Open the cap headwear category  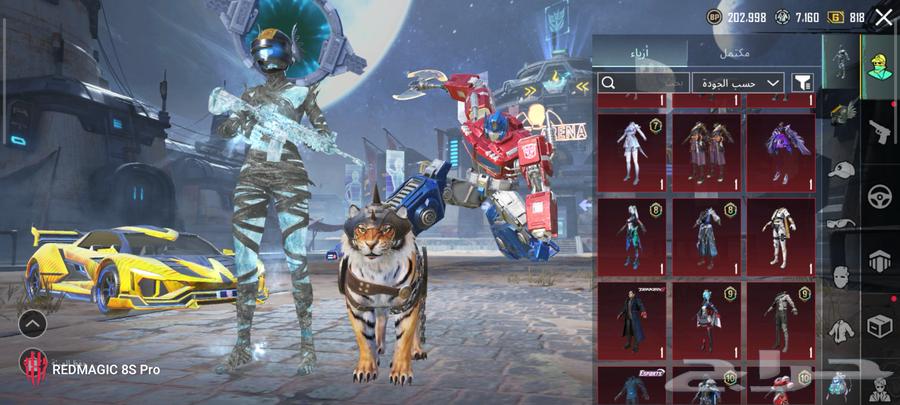pos(842,170)
